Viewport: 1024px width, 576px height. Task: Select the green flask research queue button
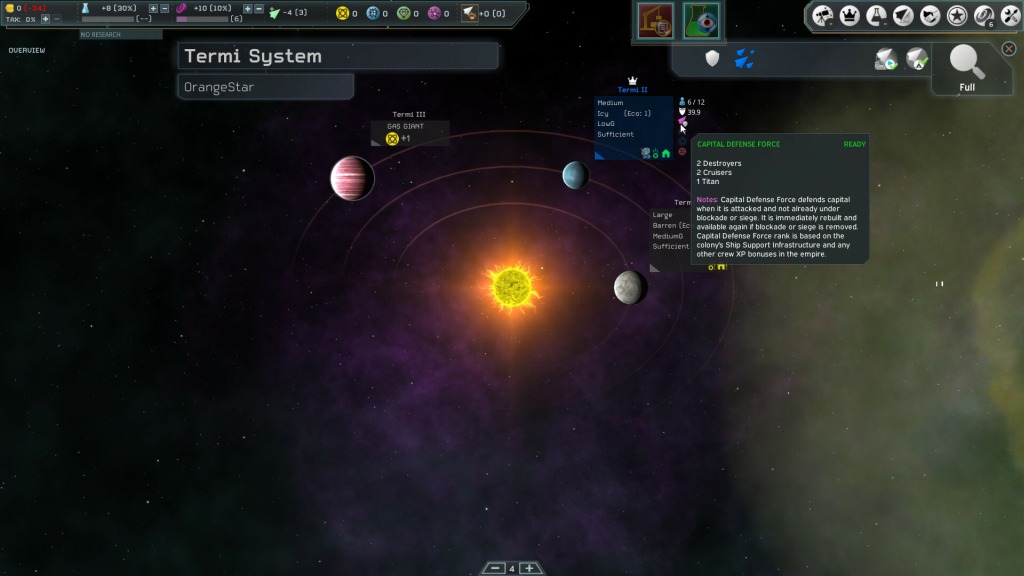[x=702, y=21]
